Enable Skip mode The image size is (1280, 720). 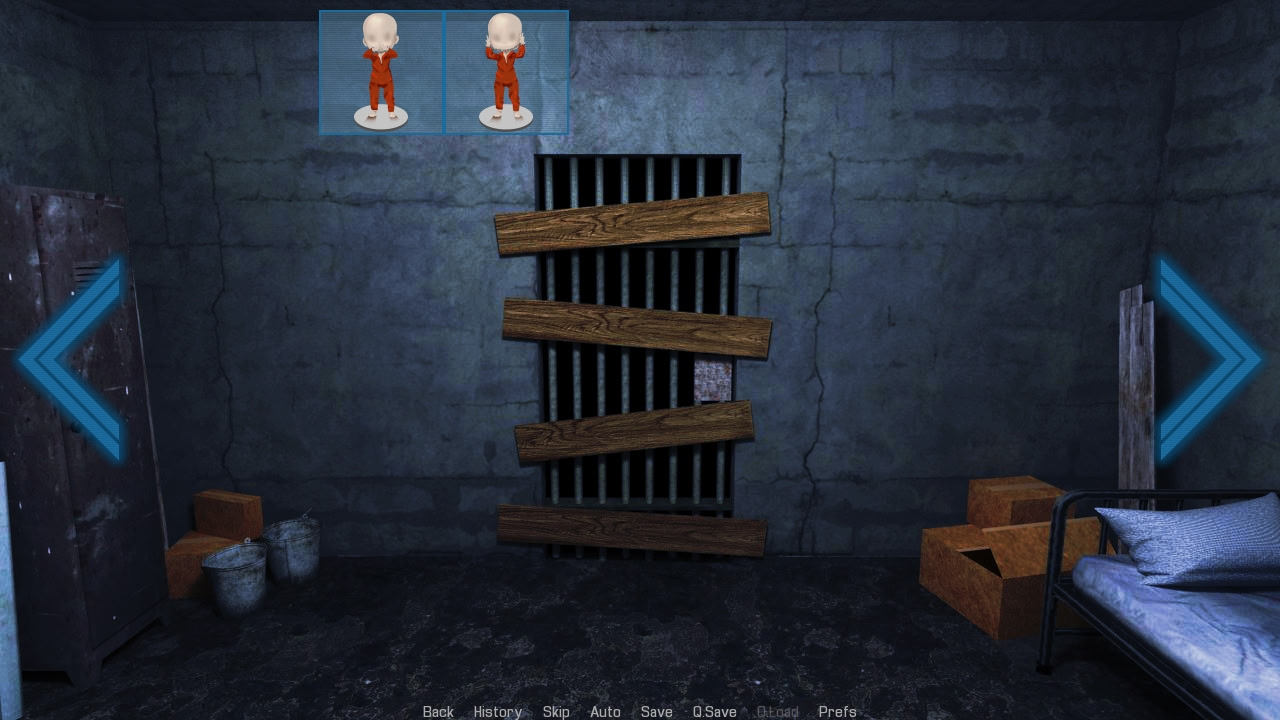(x=556, y=711)
